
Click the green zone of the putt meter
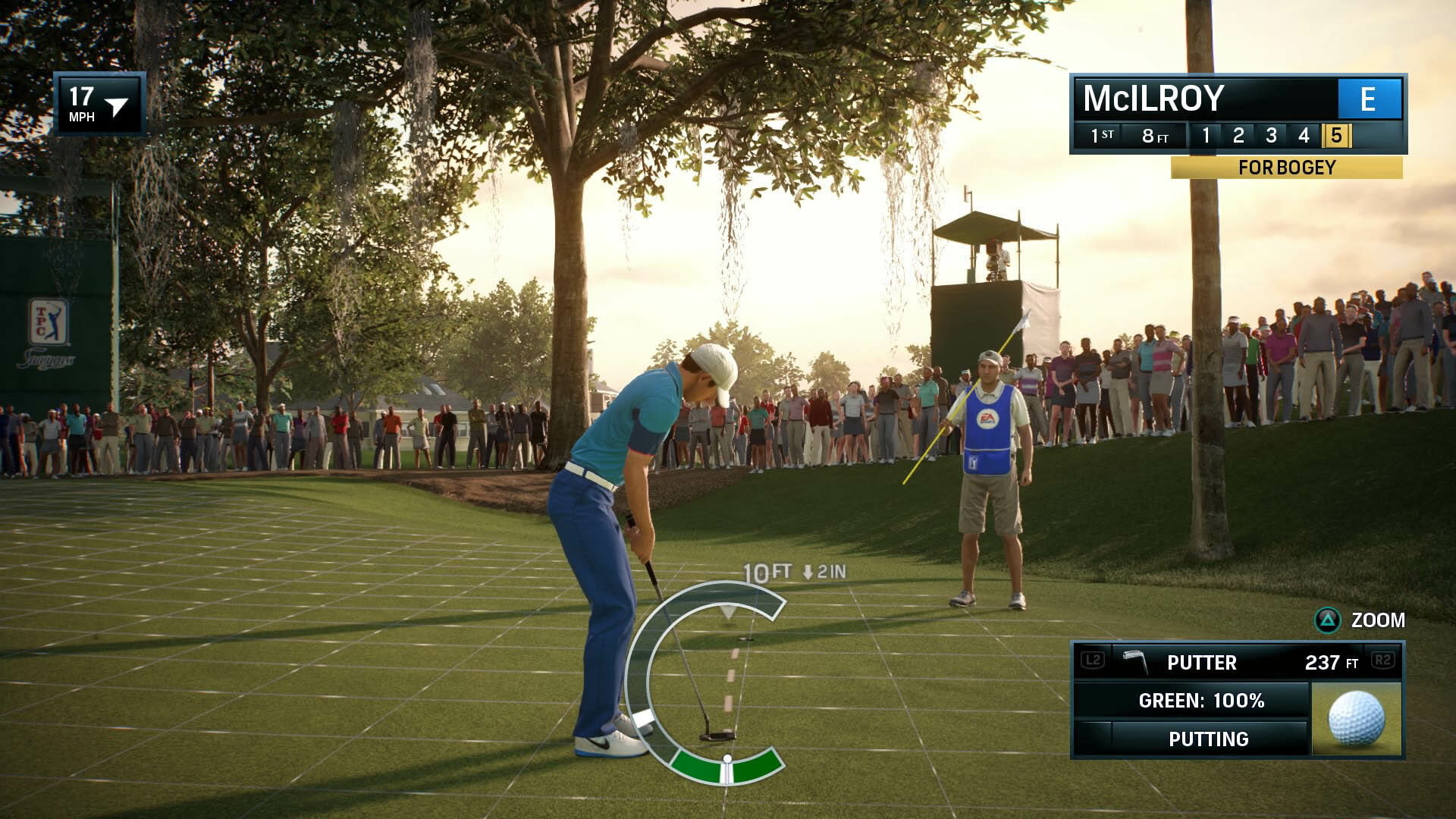tap(726, 767)
